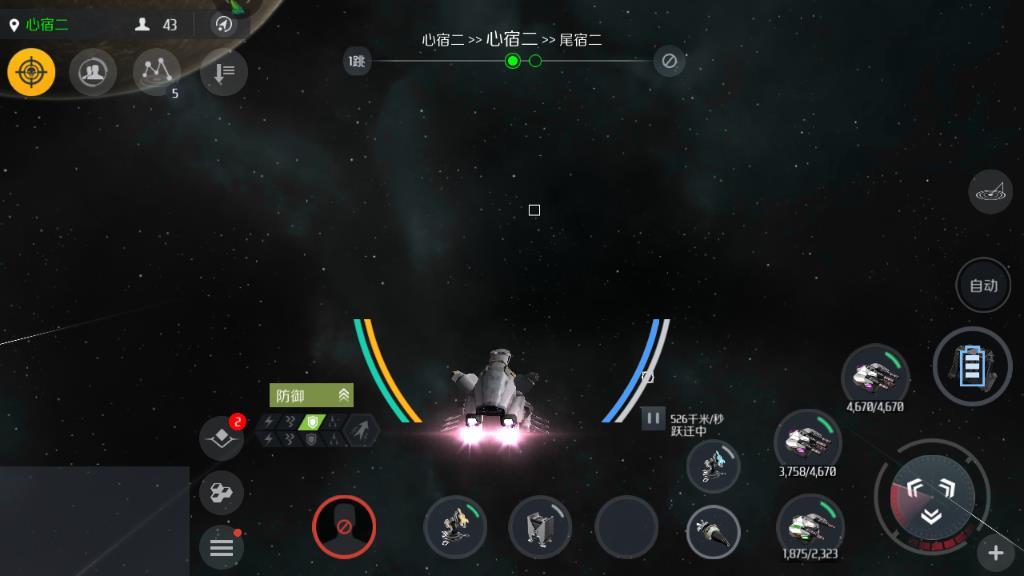
Task: Toggle the 自动 auto button
Action: [983, 285]
